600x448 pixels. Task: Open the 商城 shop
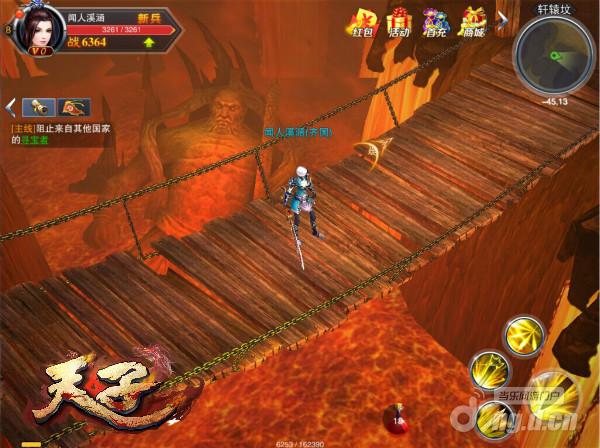473,23
